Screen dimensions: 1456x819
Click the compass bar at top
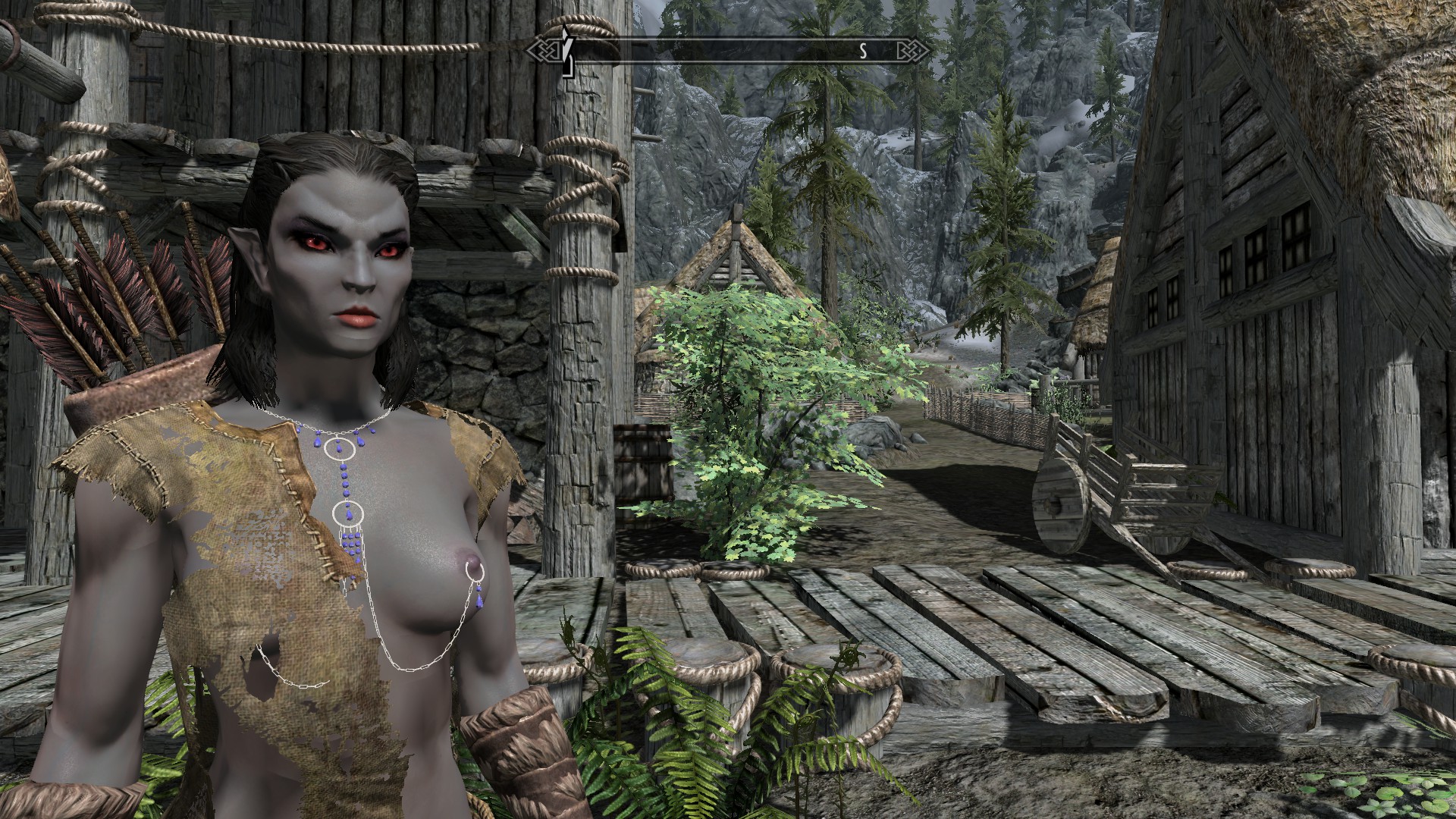(x=728, y=51)
